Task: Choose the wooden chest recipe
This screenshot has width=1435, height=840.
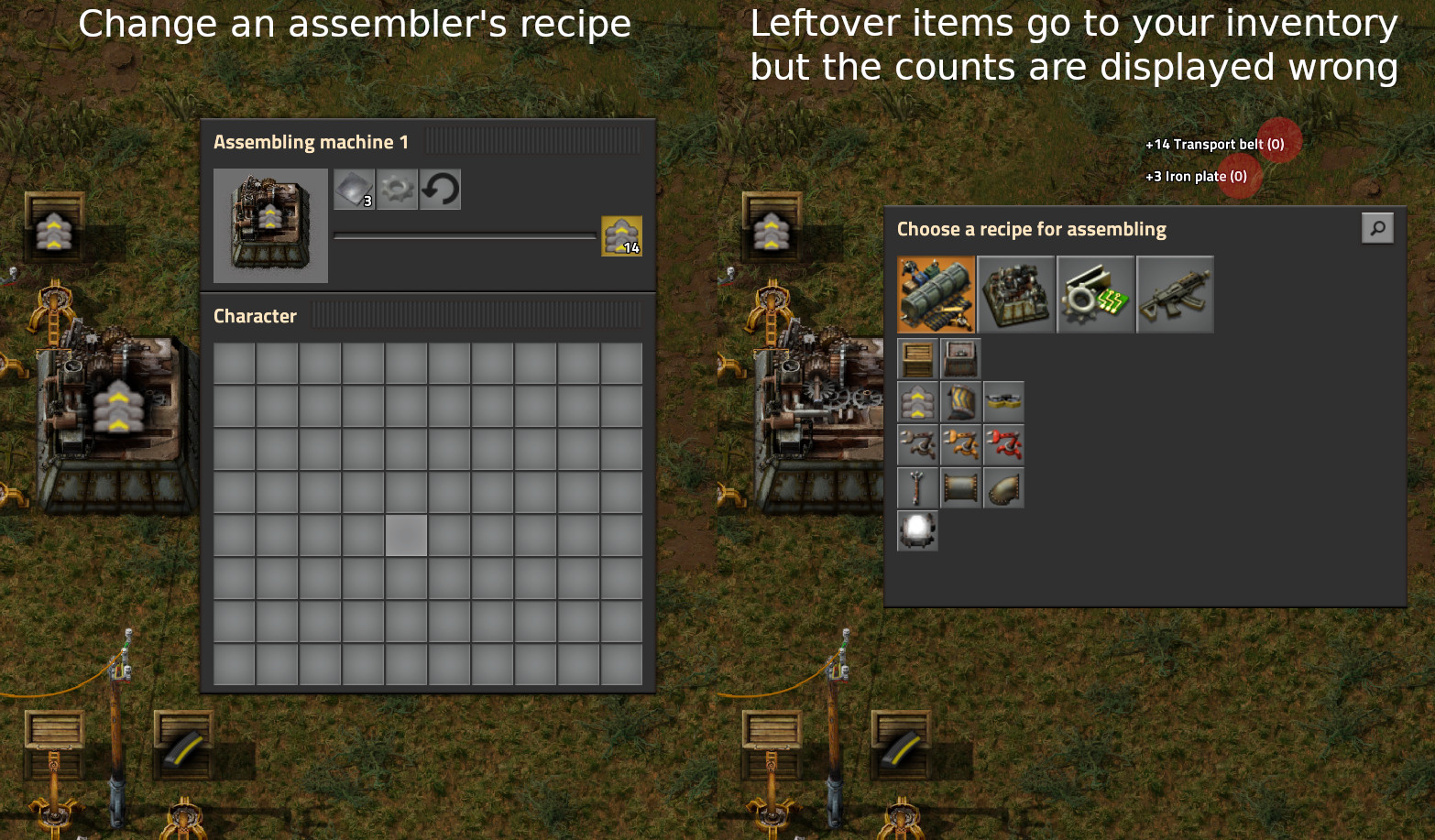Action: pos(917,358)
